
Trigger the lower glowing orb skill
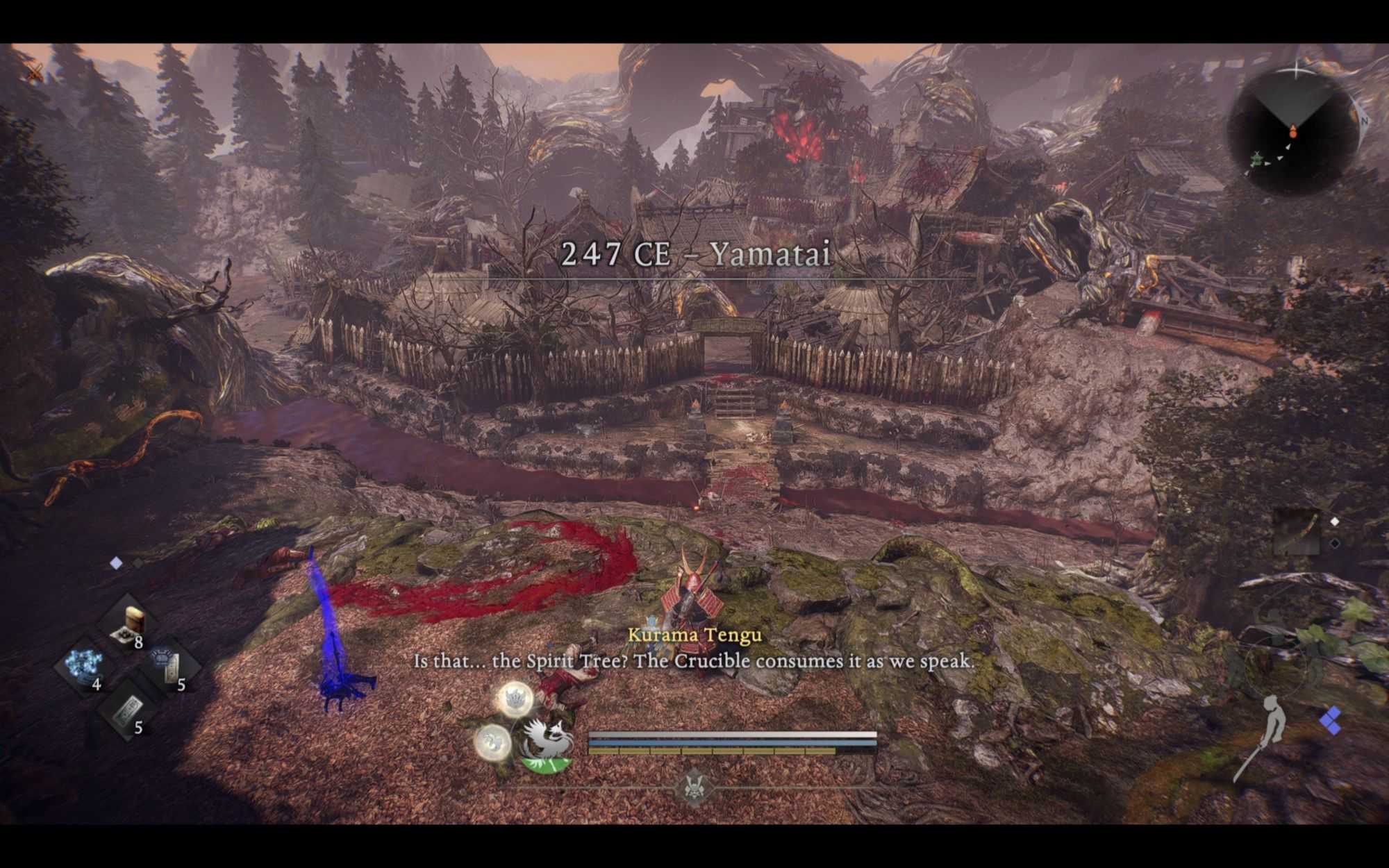point(492,742)
